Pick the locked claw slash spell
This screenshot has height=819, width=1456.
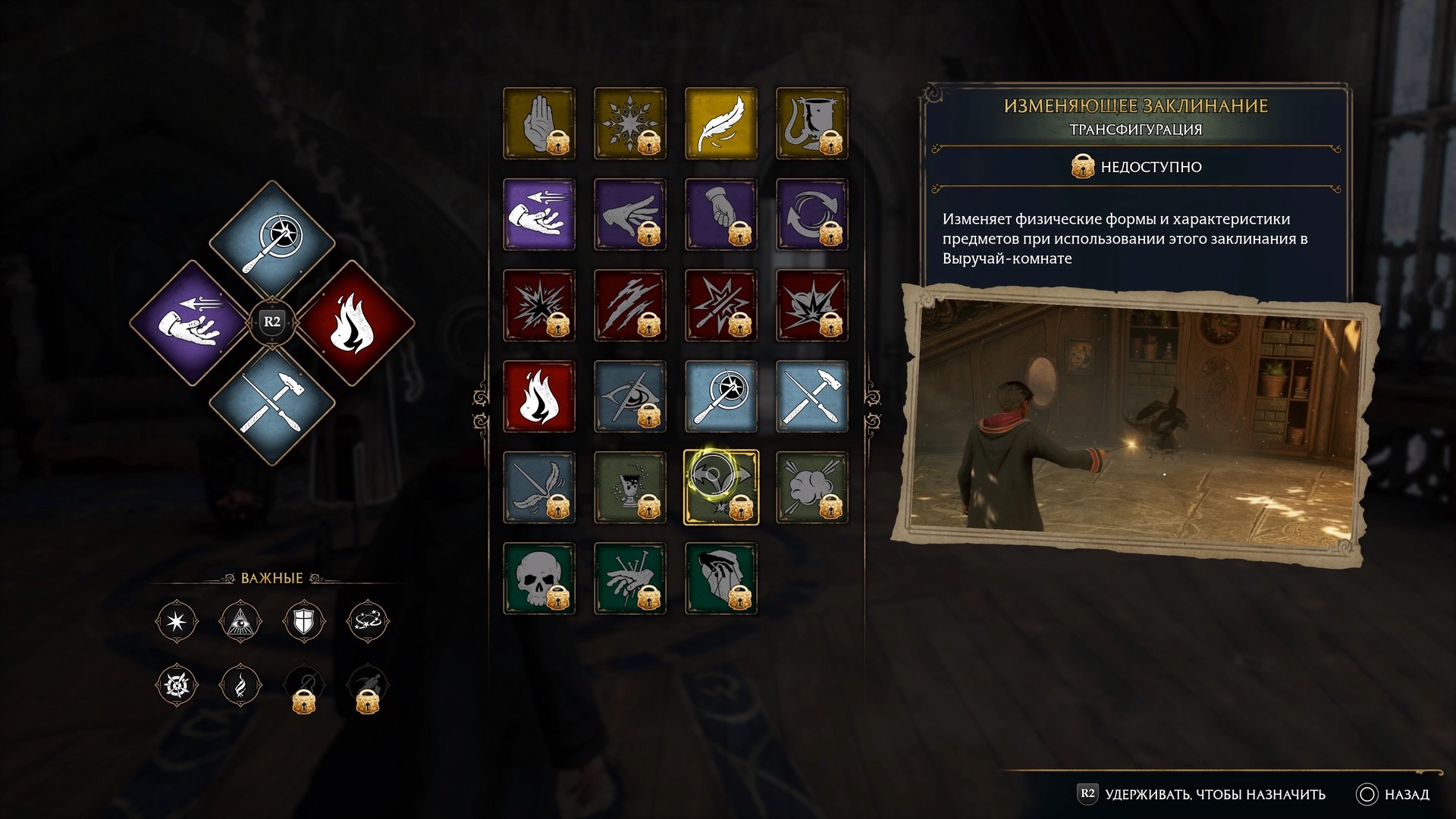(629, 305)
